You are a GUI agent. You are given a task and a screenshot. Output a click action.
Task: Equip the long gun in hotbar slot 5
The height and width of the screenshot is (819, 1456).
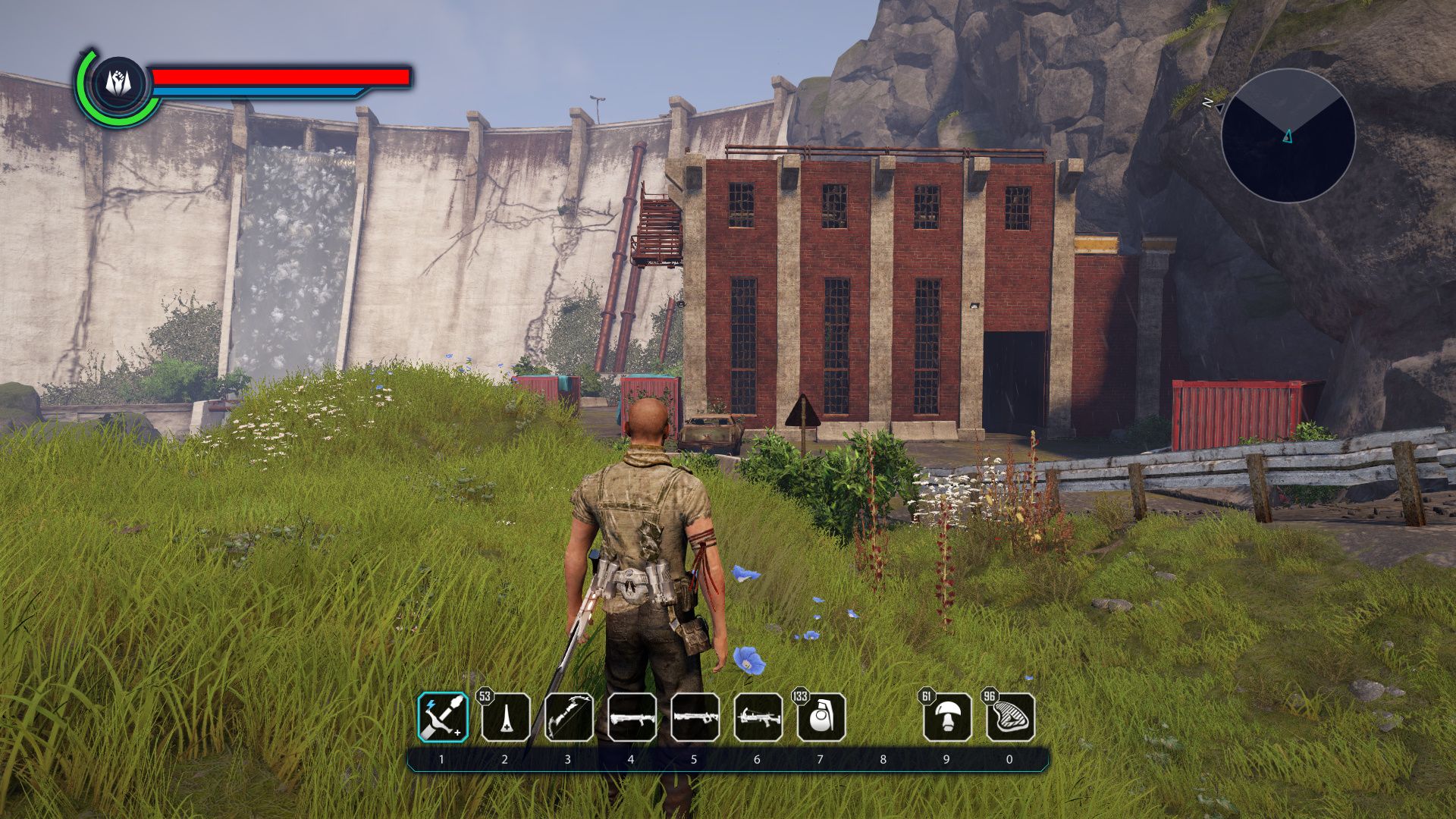(695, 717)
